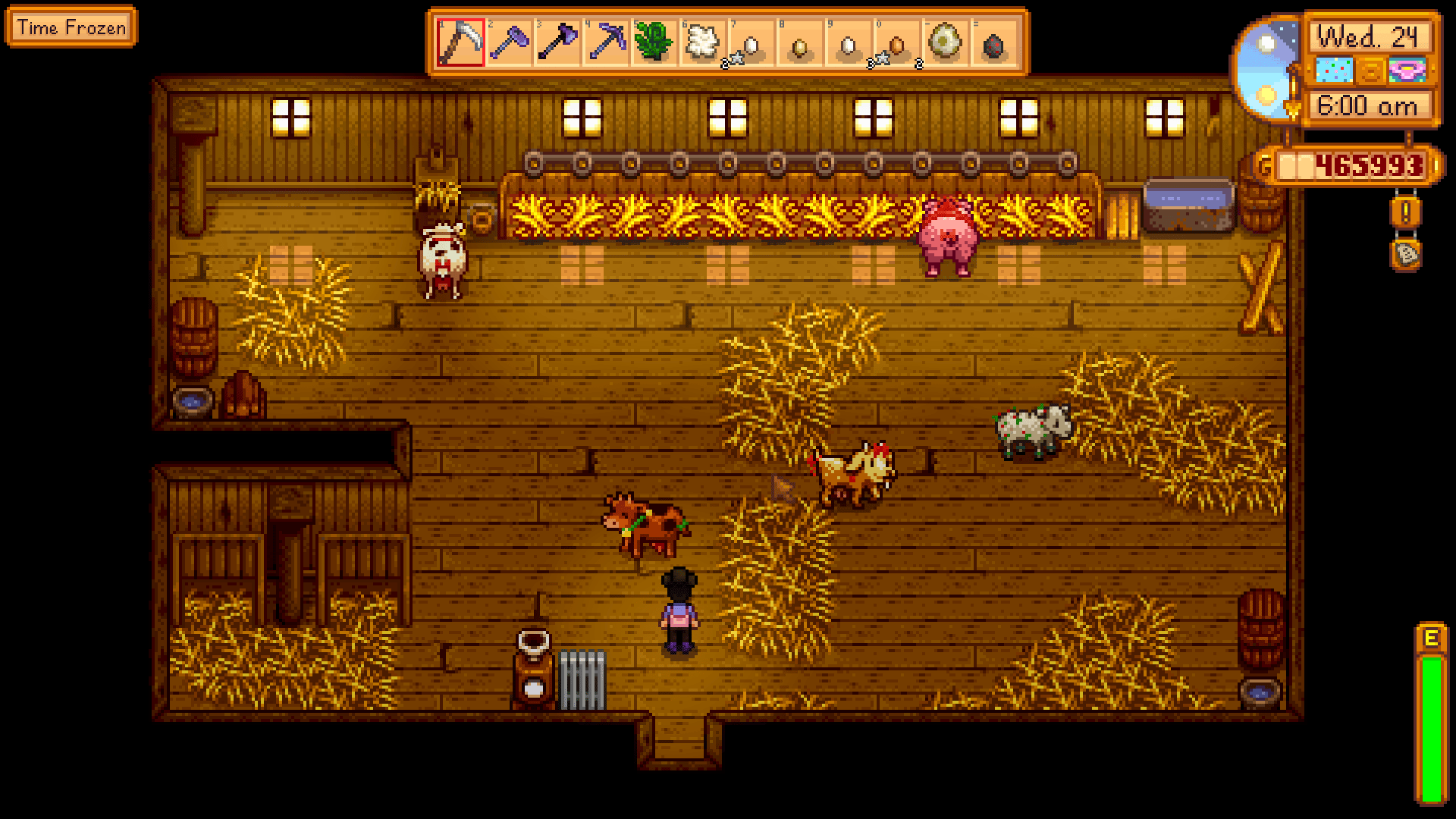The image size is (1456, 819).
Task: Click the pink flower icon on the clock
Action: [1406, 70]
